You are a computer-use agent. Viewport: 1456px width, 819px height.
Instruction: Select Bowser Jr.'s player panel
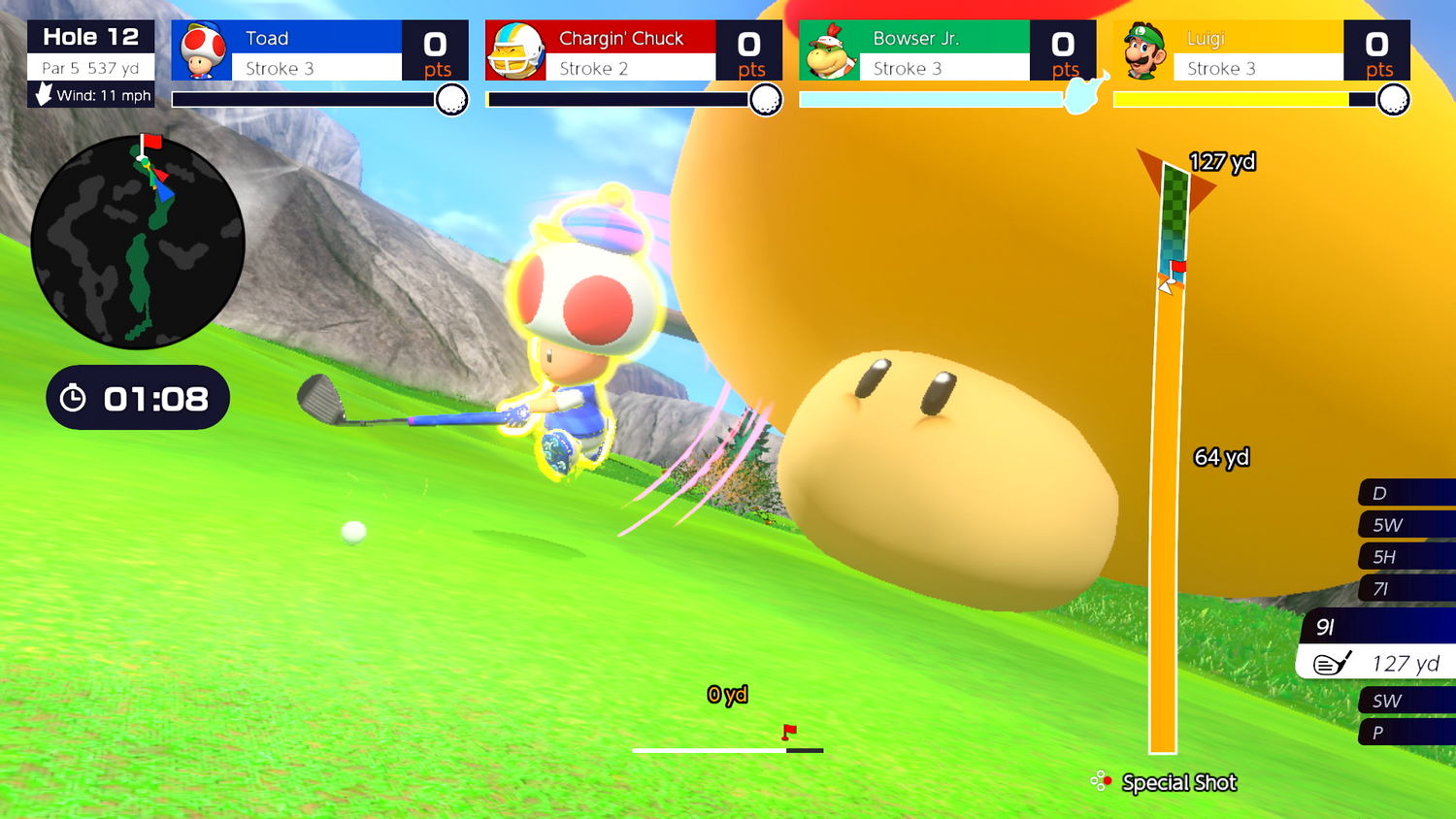(947, 50)
